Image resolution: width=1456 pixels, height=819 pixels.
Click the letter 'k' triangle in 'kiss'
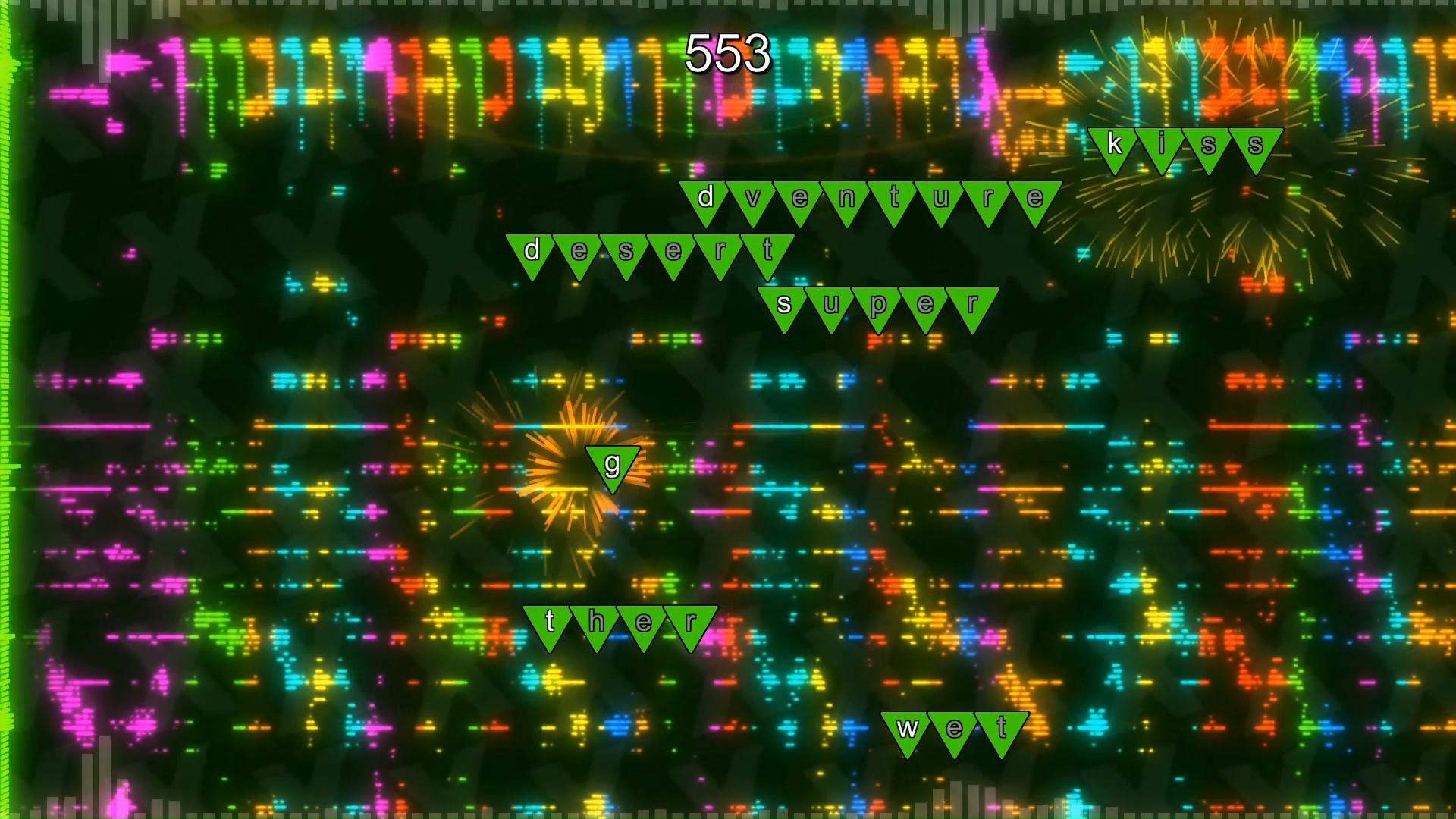1113,144
